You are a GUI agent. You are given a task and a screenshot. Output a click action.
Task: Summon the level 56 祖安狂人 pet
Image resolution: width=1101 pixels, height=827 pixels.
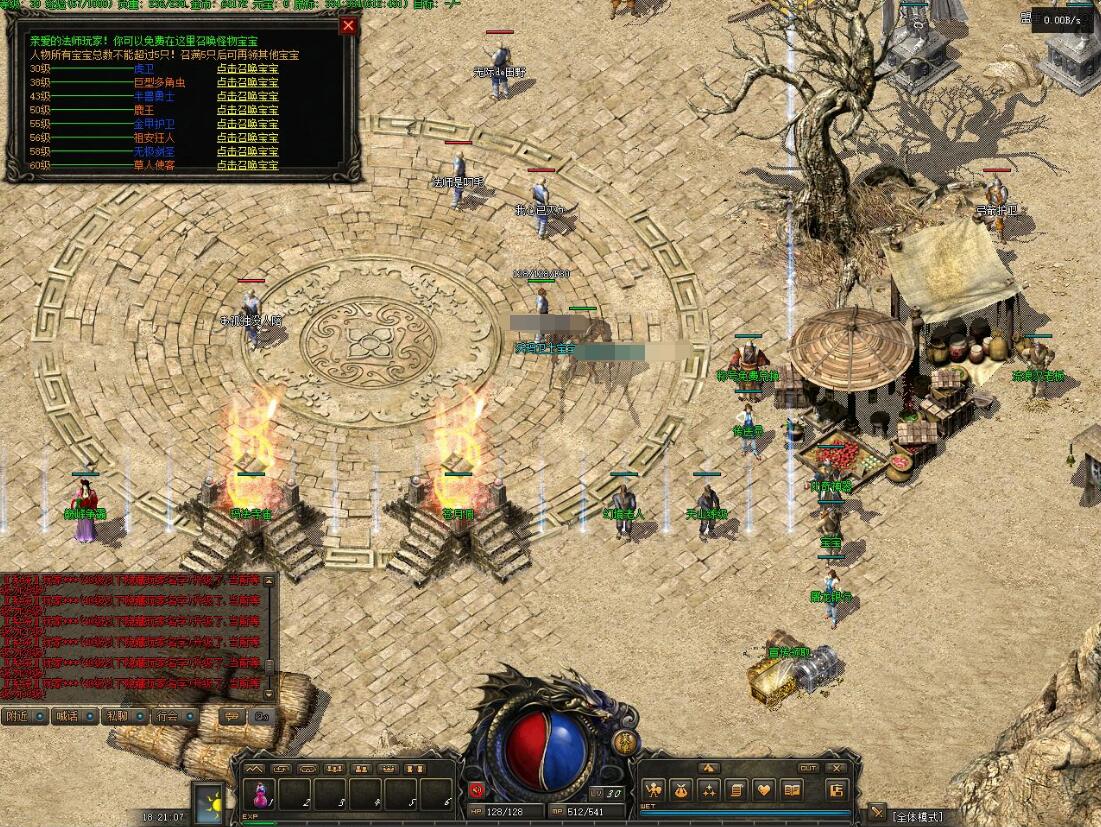coord(248,138)
